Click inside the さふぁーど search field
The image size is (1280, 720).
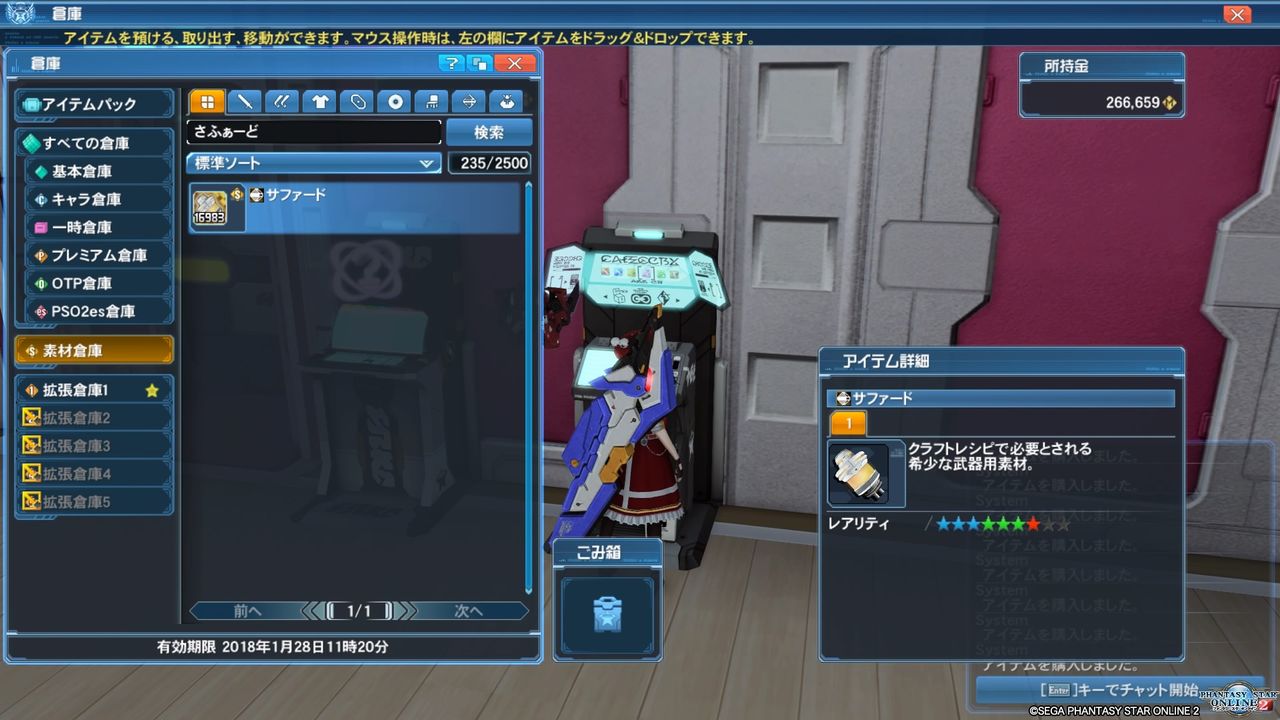tap(313, 131)
